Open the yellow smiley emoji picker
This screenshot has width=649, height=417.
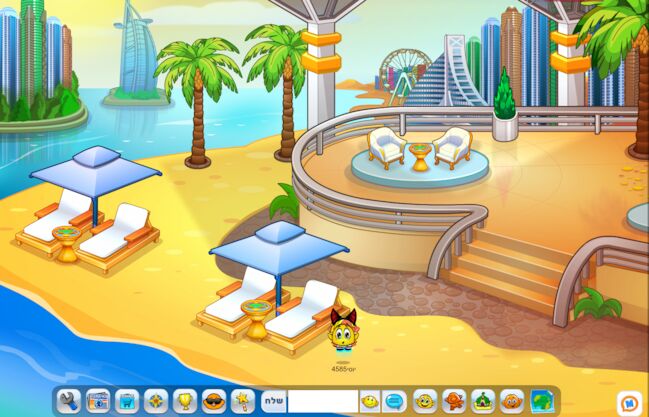click(x=370, y=401)
